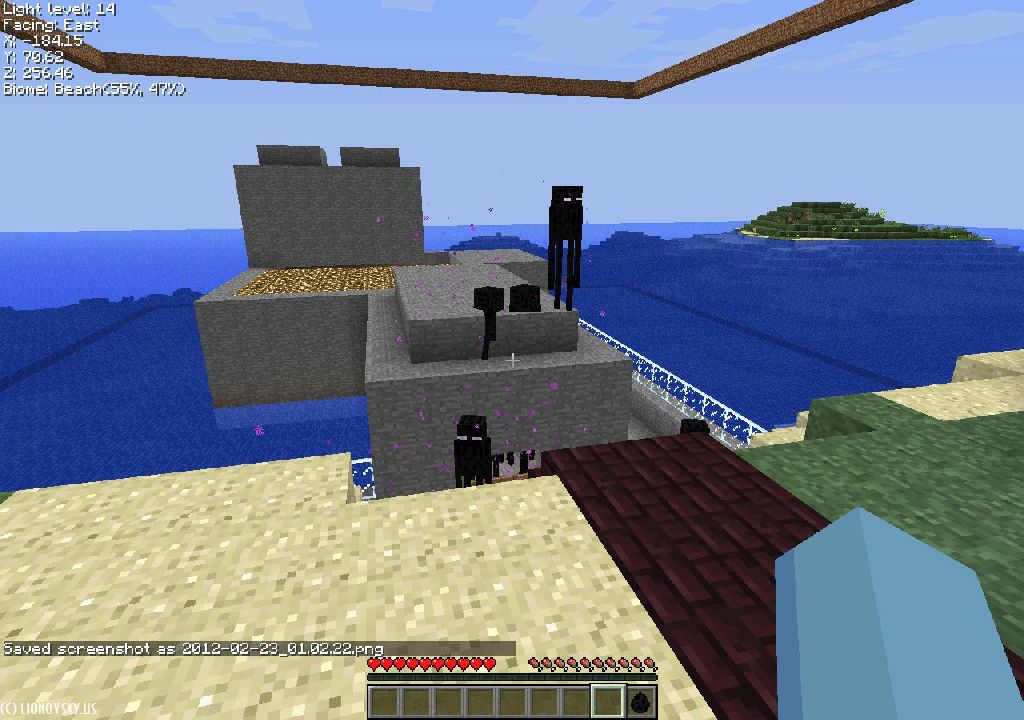Screen dimensions: 1024x720
Task: Click the highlighted selected hotbar slot
Action: click(608, 702)
